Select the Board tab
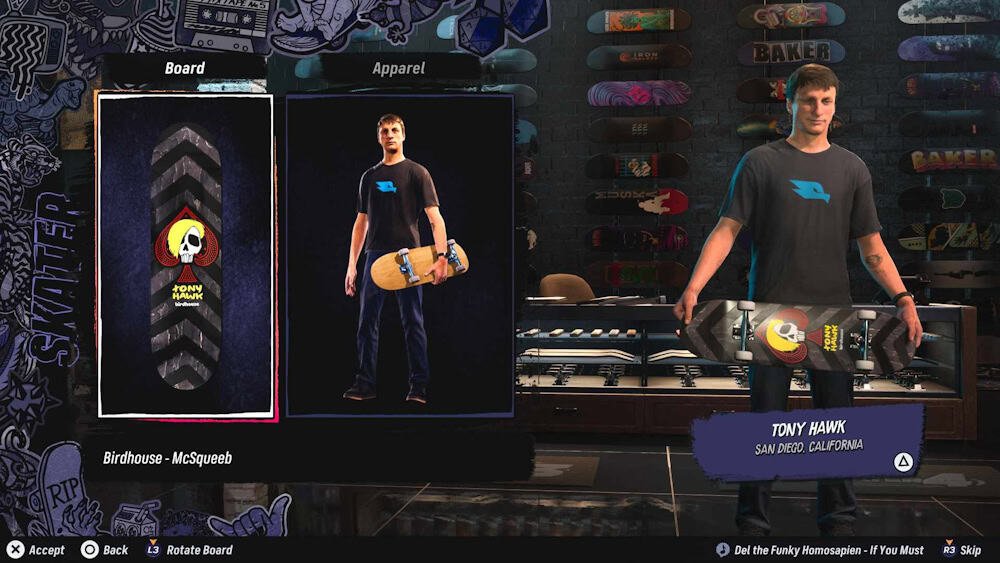This screenshot has width=1000, height=563. pyautogui.click(x=185, y=68)
